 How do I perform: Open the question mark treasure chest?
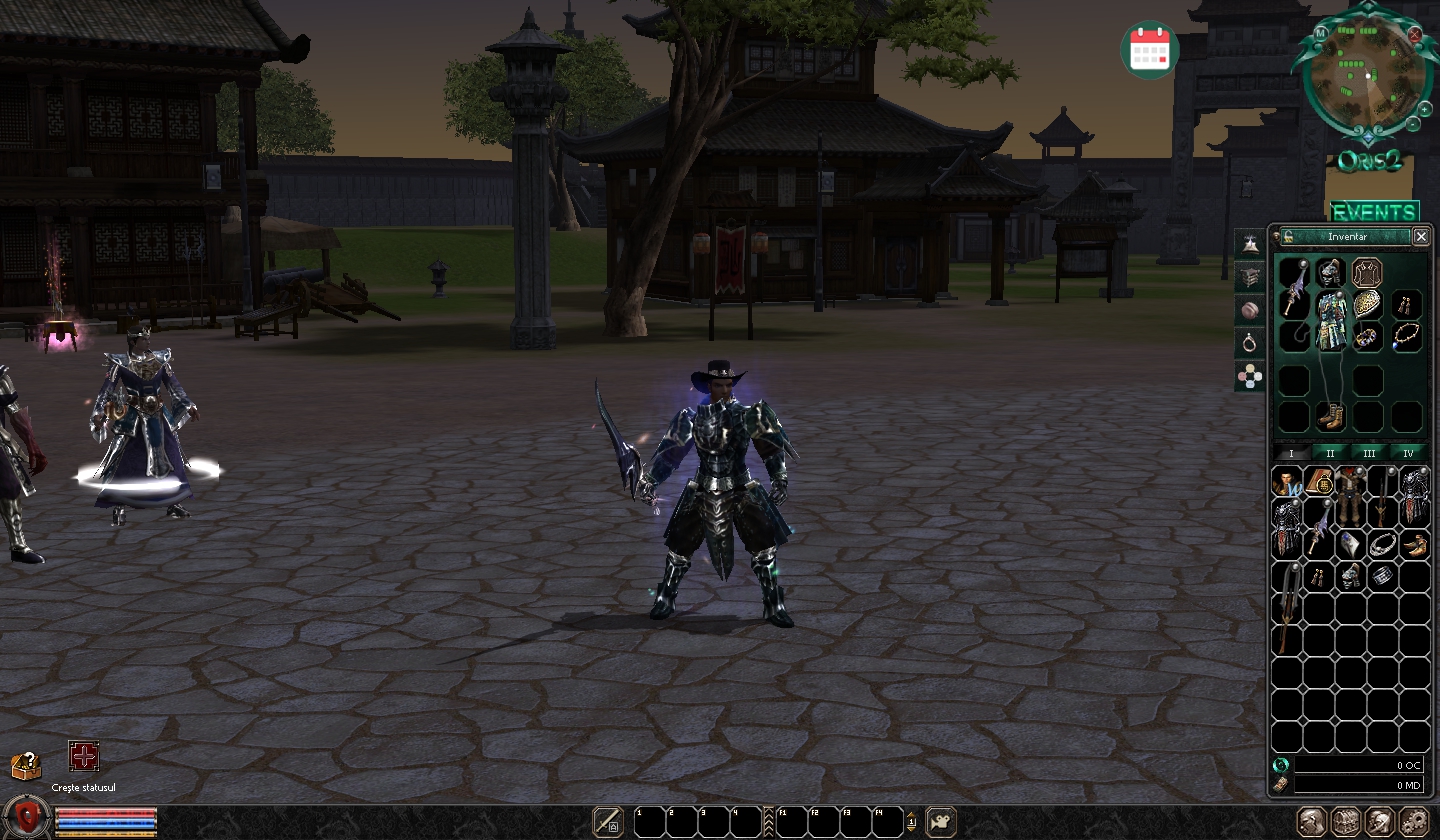tap(26, 766)
